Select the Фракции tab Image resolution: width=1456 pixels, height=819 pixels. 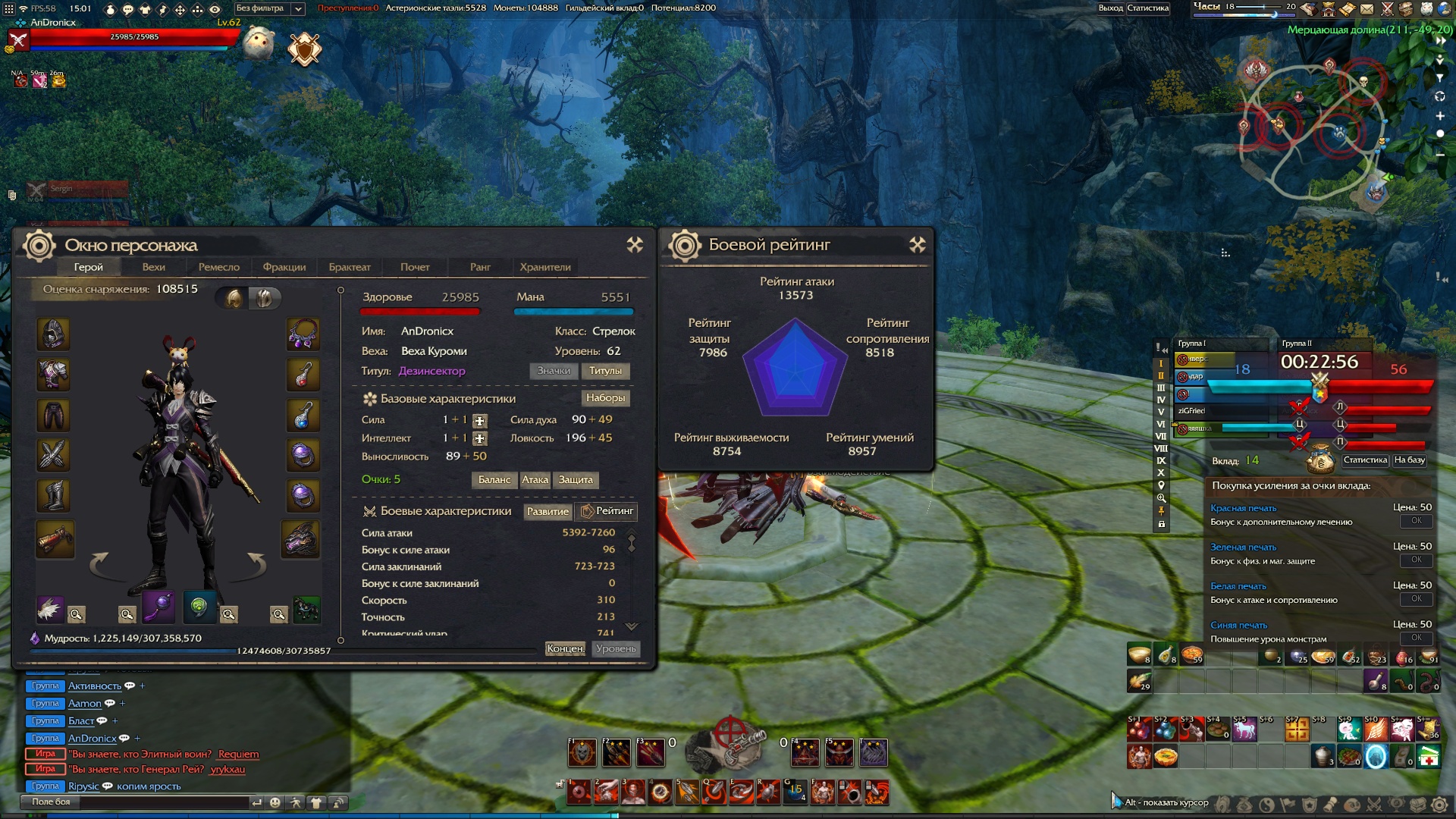point(284,267)
